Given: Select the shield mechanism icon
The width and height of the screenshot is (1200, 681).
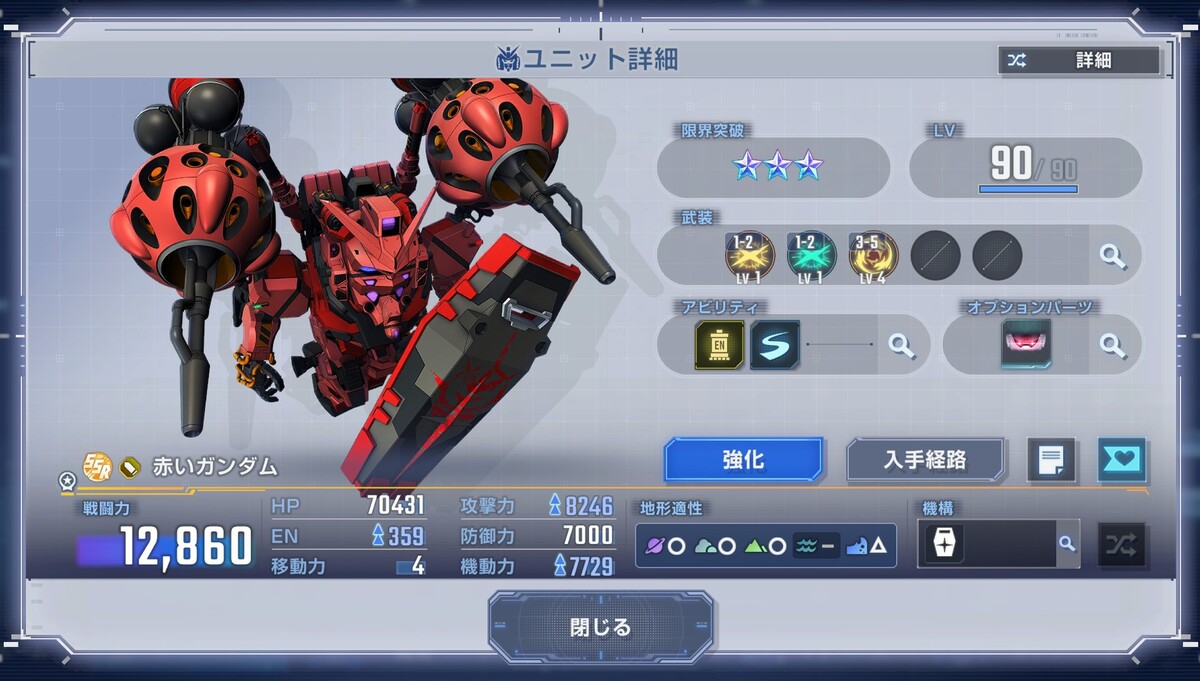Looking at the screenshot, I should point(943,544).
